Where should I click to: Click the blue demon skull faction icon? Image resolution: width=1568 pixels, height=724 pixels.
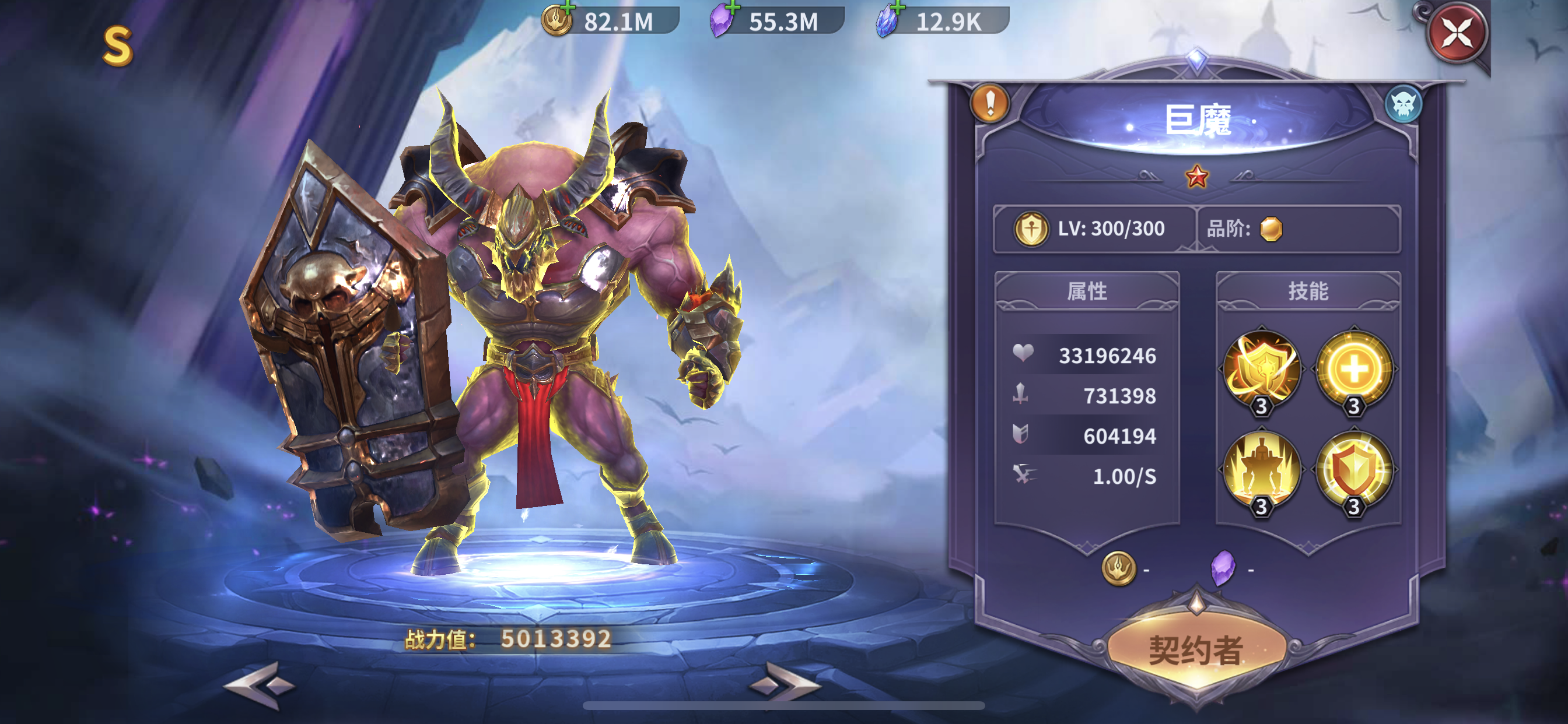[1403, 105]
